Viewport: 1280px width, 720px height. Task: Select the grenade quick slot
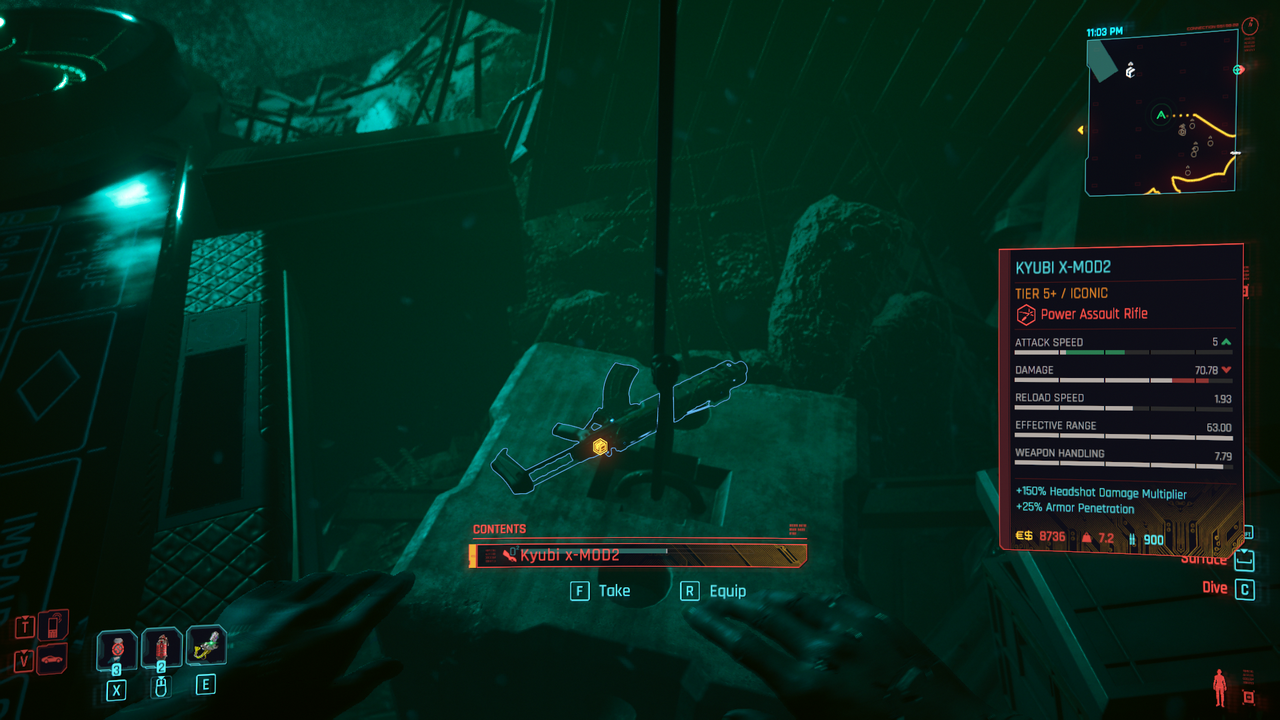pyautogui.click(x=117, y=650)
